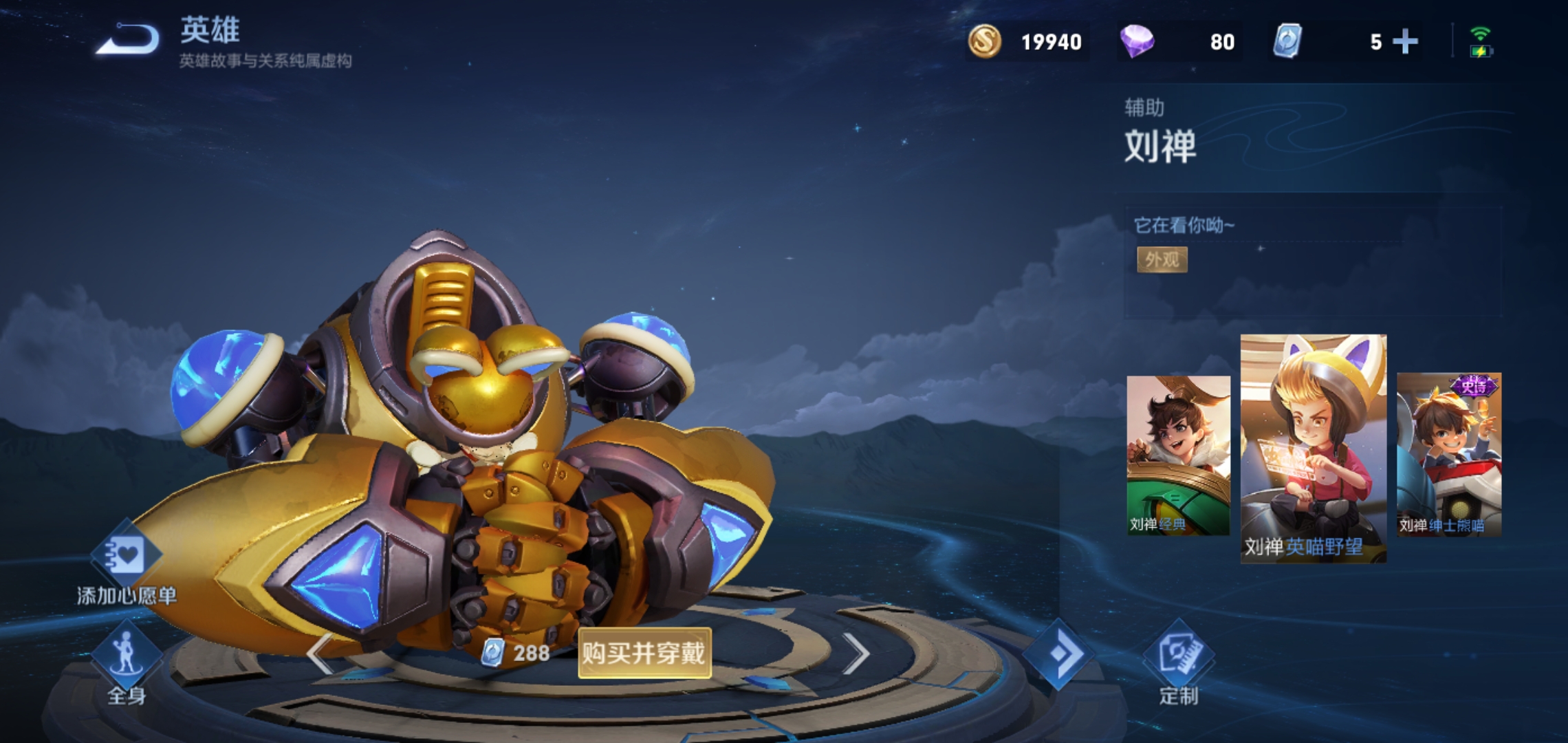Screen dimensions: 1568x743
Task: Show previous skin with left arrow
Action: coord(320,654)
